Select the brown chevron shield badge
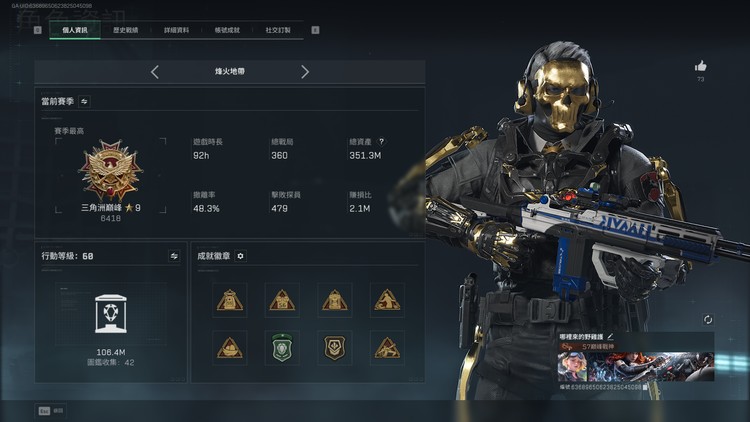Viewport: 750px width, 422px height. [x=334, y=347]
